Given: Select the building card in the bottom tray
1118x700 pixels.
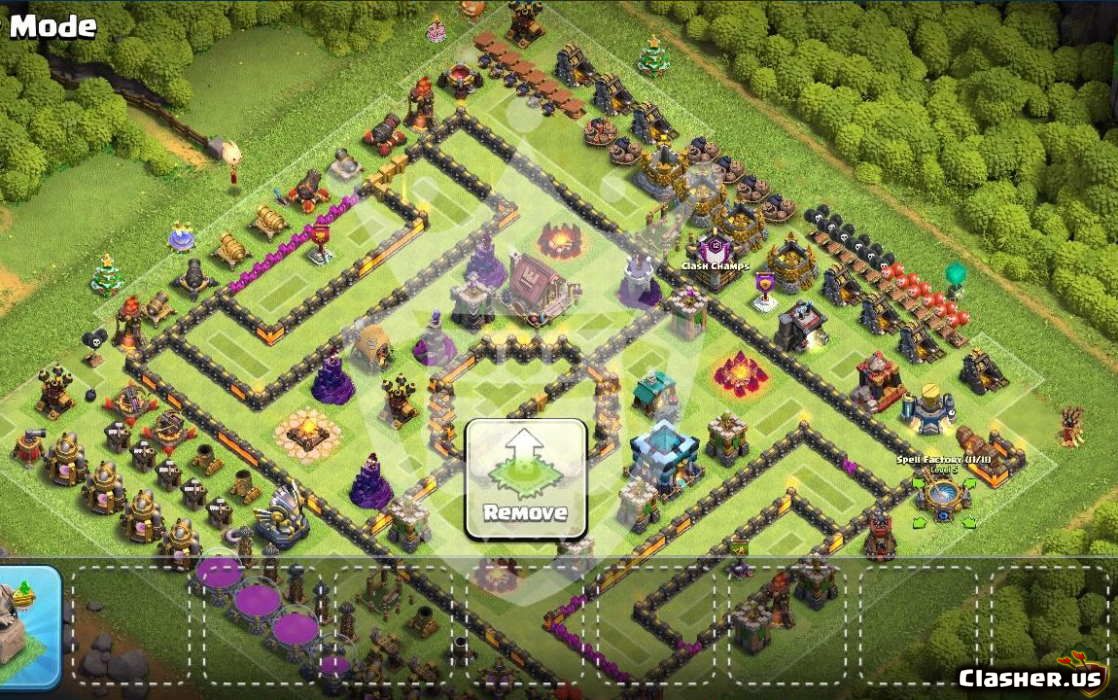Looking at the screenshot, I should [x=27, y=627].
